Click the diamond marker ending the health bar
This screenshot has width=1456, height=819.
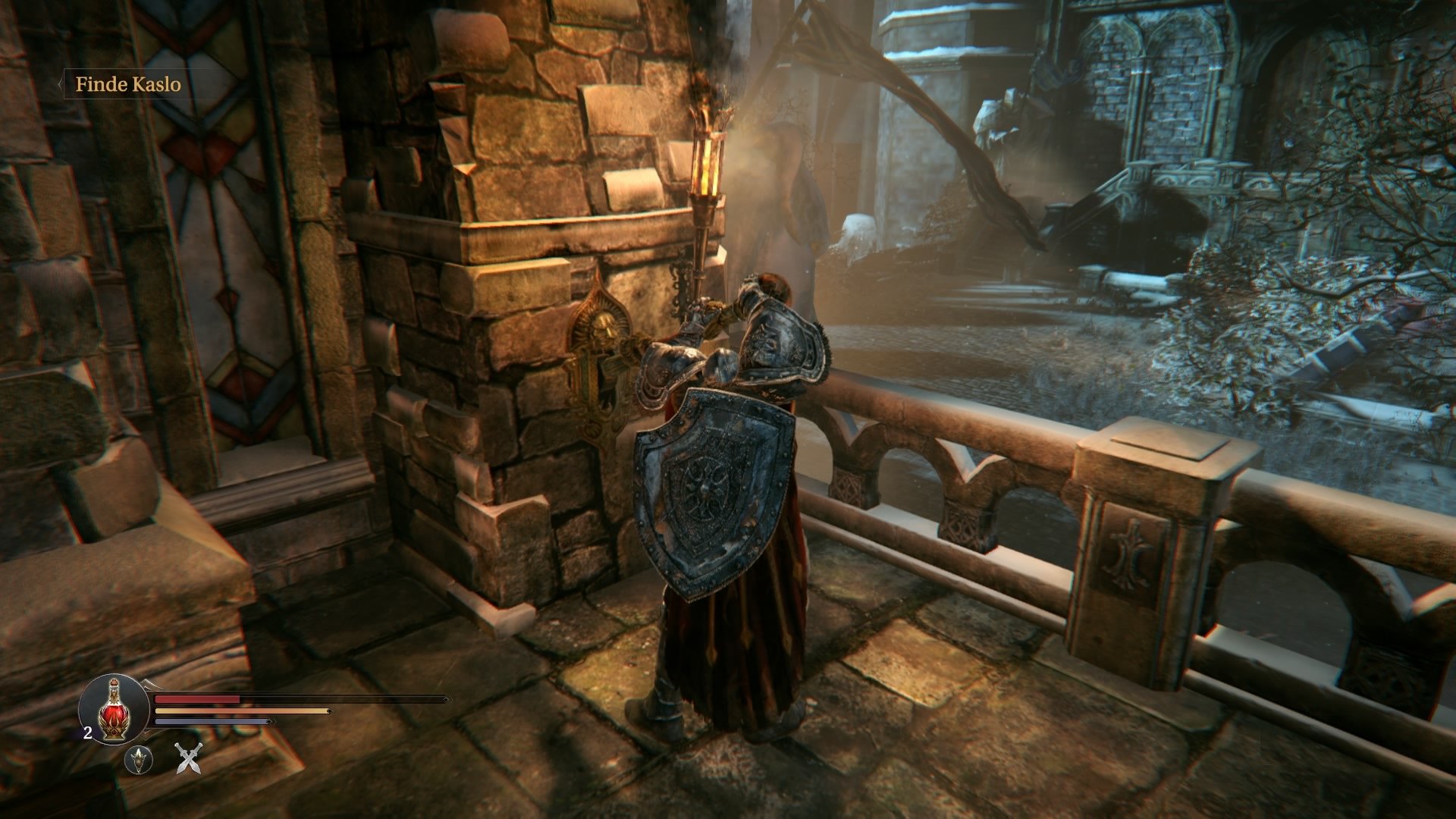446,699
